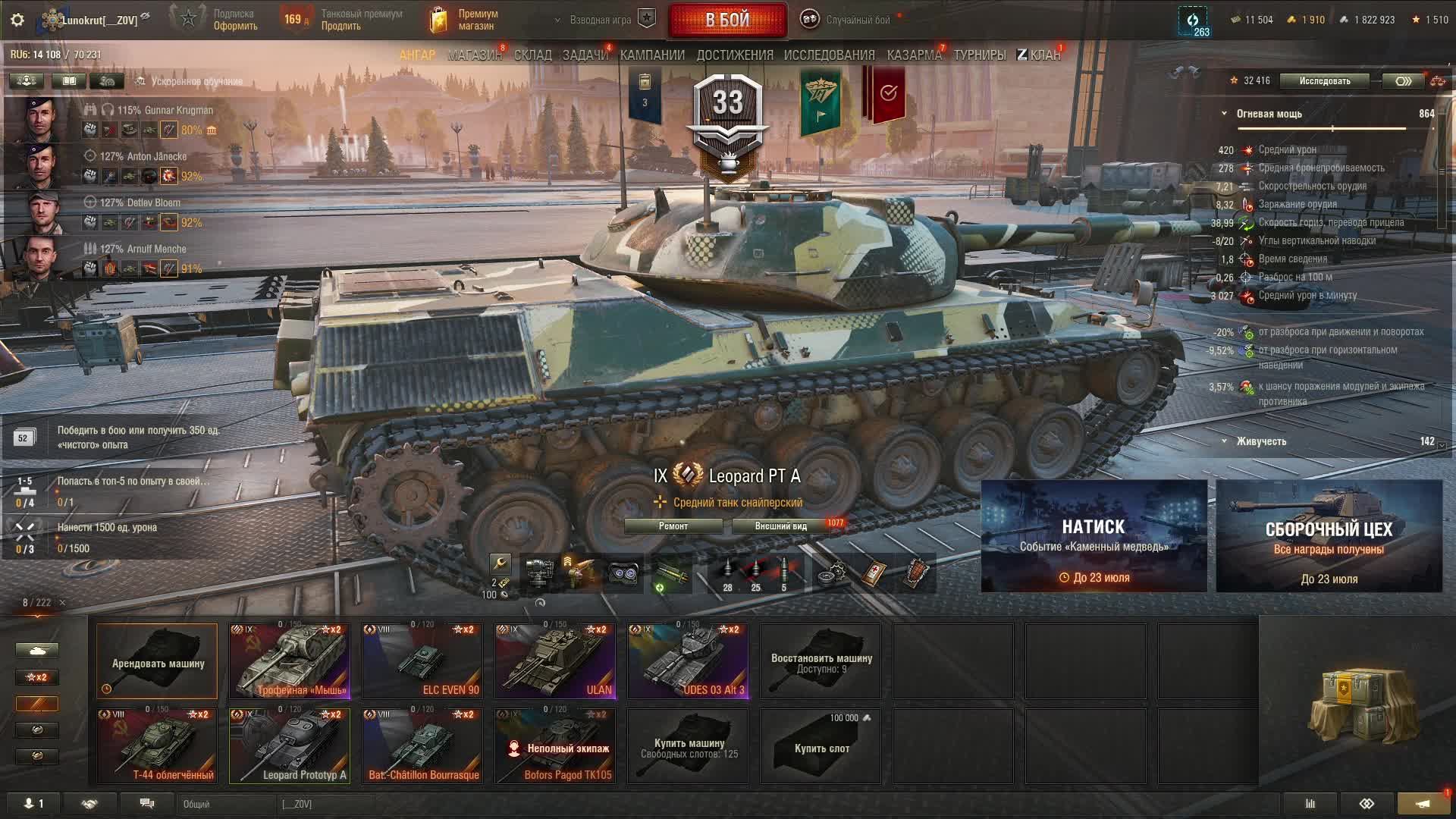Viewport: 1456px width, 819px height.
Task: Open the settings gear icon
Action: 17,20
